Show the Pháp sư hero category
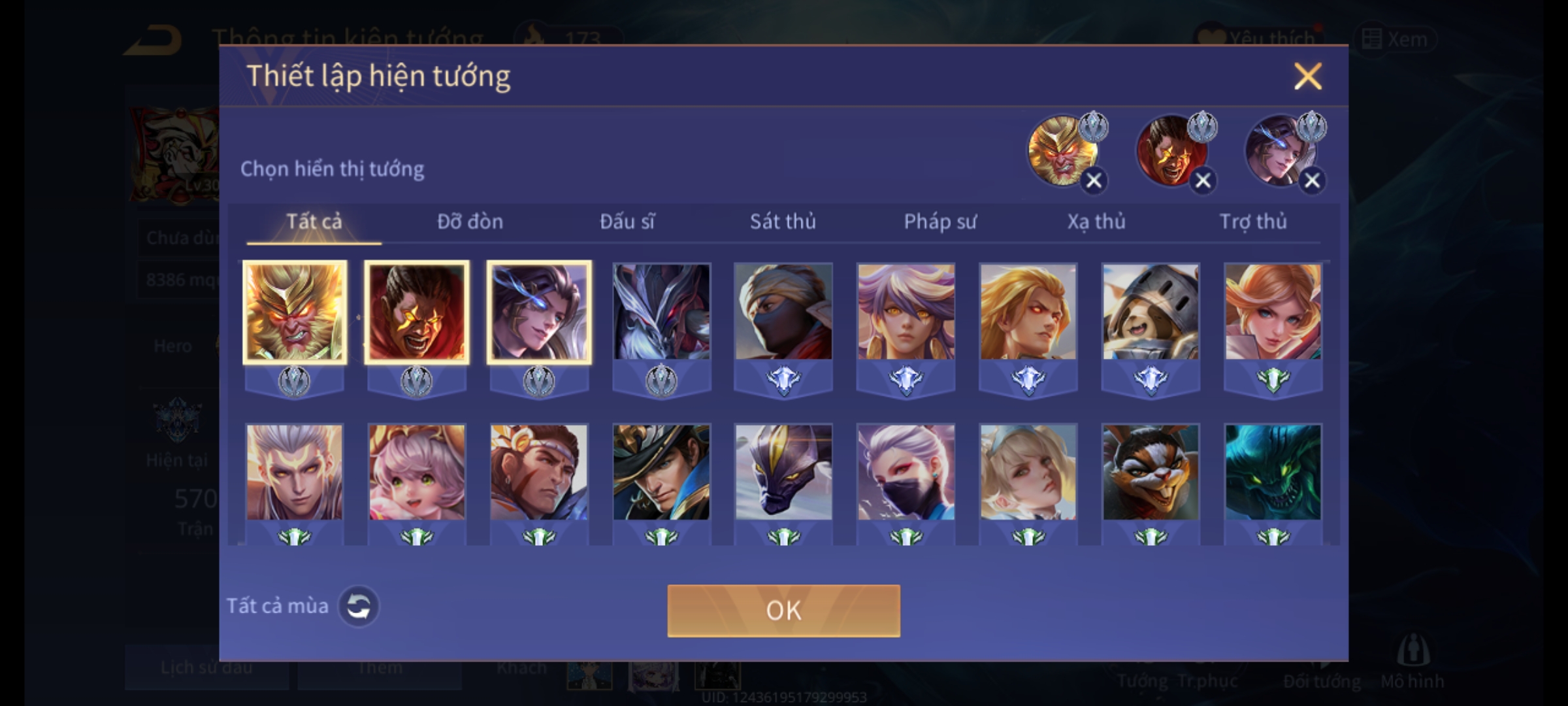The width and height of the screenshot is (1568, 706). tap(939, 222)
